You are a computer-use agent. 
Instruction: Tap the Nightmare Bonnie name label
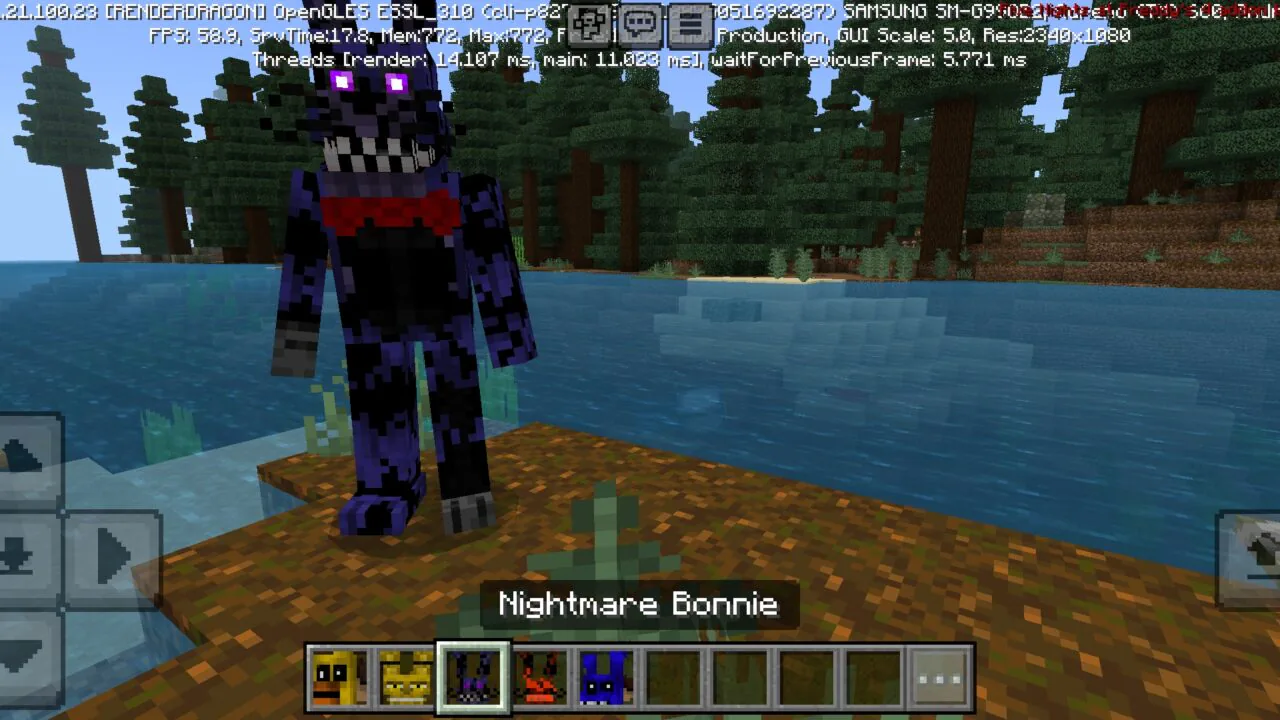tap(638, 604)
